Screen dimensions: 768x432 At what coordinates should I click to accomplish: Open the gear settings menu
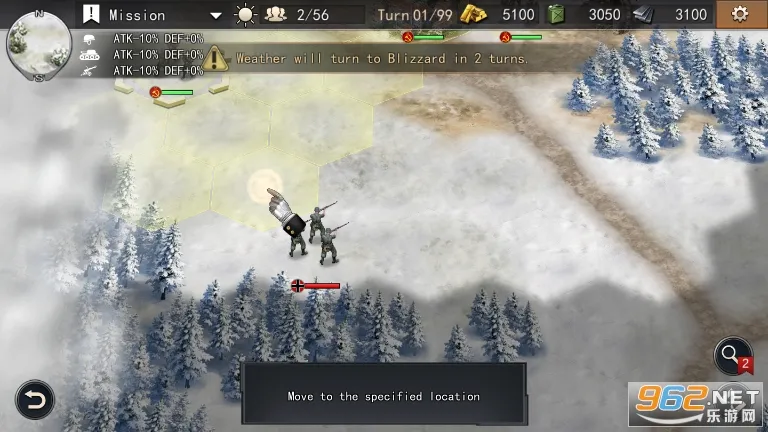coord(739,15)
